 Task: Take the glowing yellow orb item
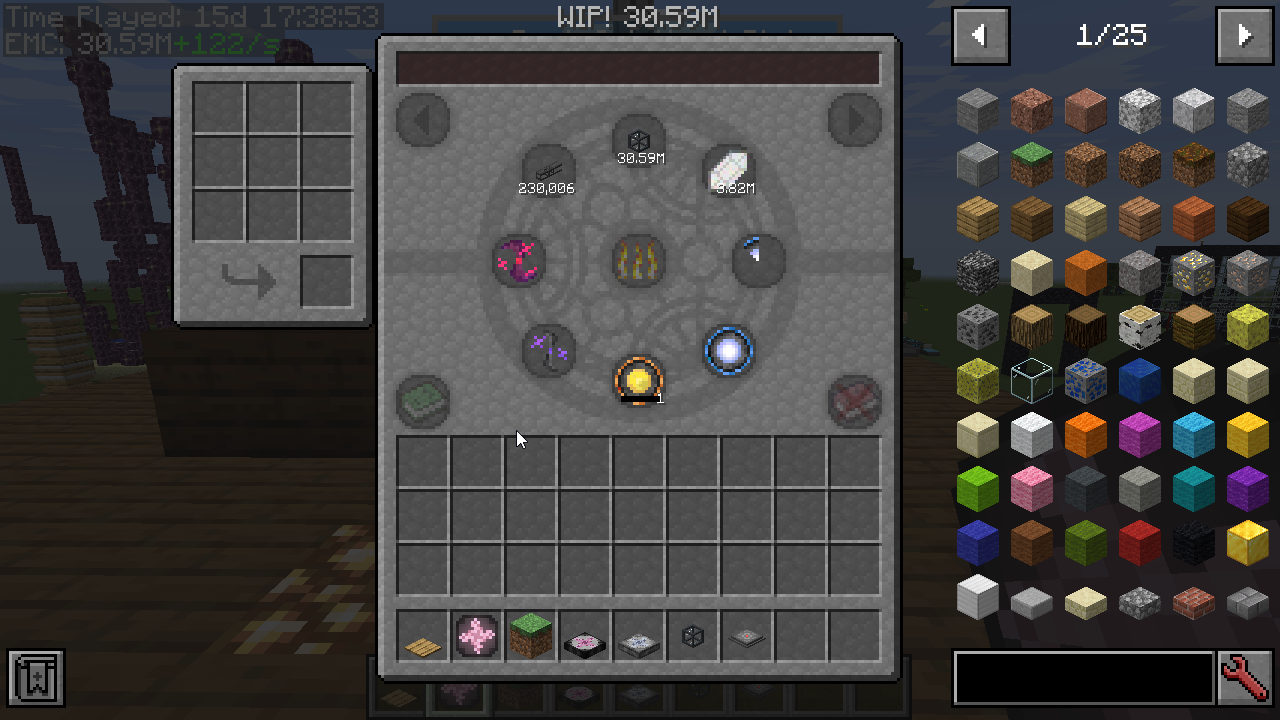tap(639, 381)
